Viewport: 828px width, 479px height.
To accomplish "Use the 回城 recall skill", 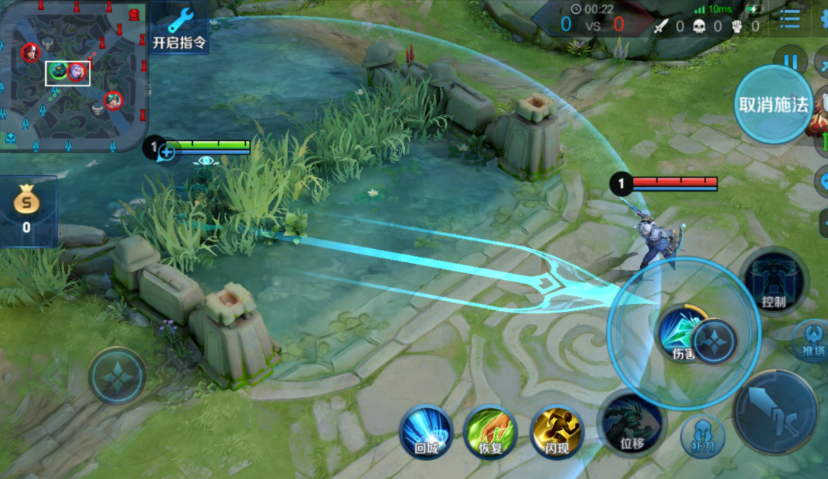I will [427, 431].
